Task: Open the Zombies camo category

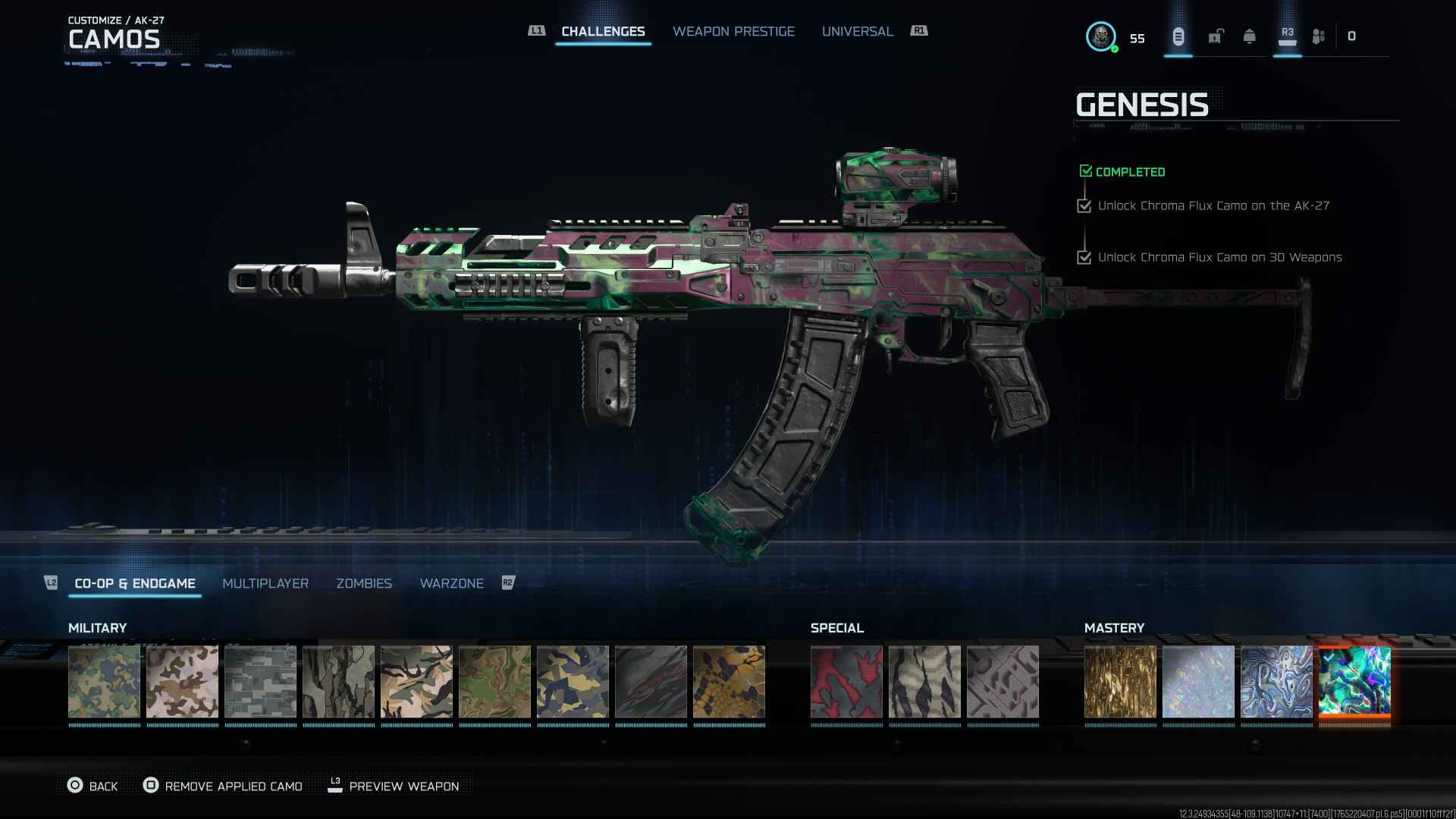Action: (x=364, y=583)
